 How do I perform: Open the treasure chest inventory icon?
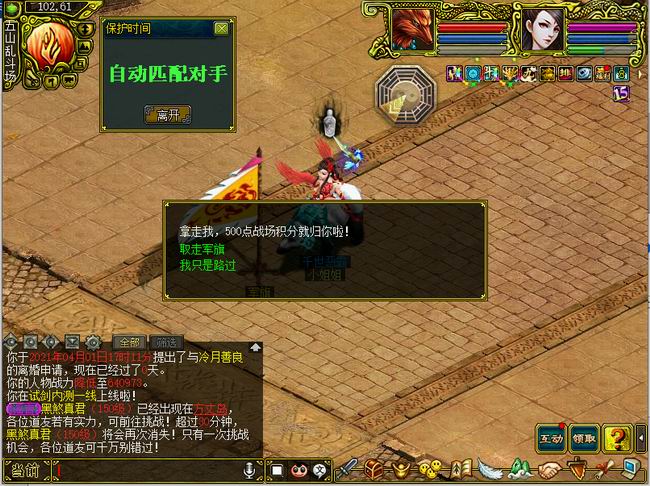click(x=374, y=468)
